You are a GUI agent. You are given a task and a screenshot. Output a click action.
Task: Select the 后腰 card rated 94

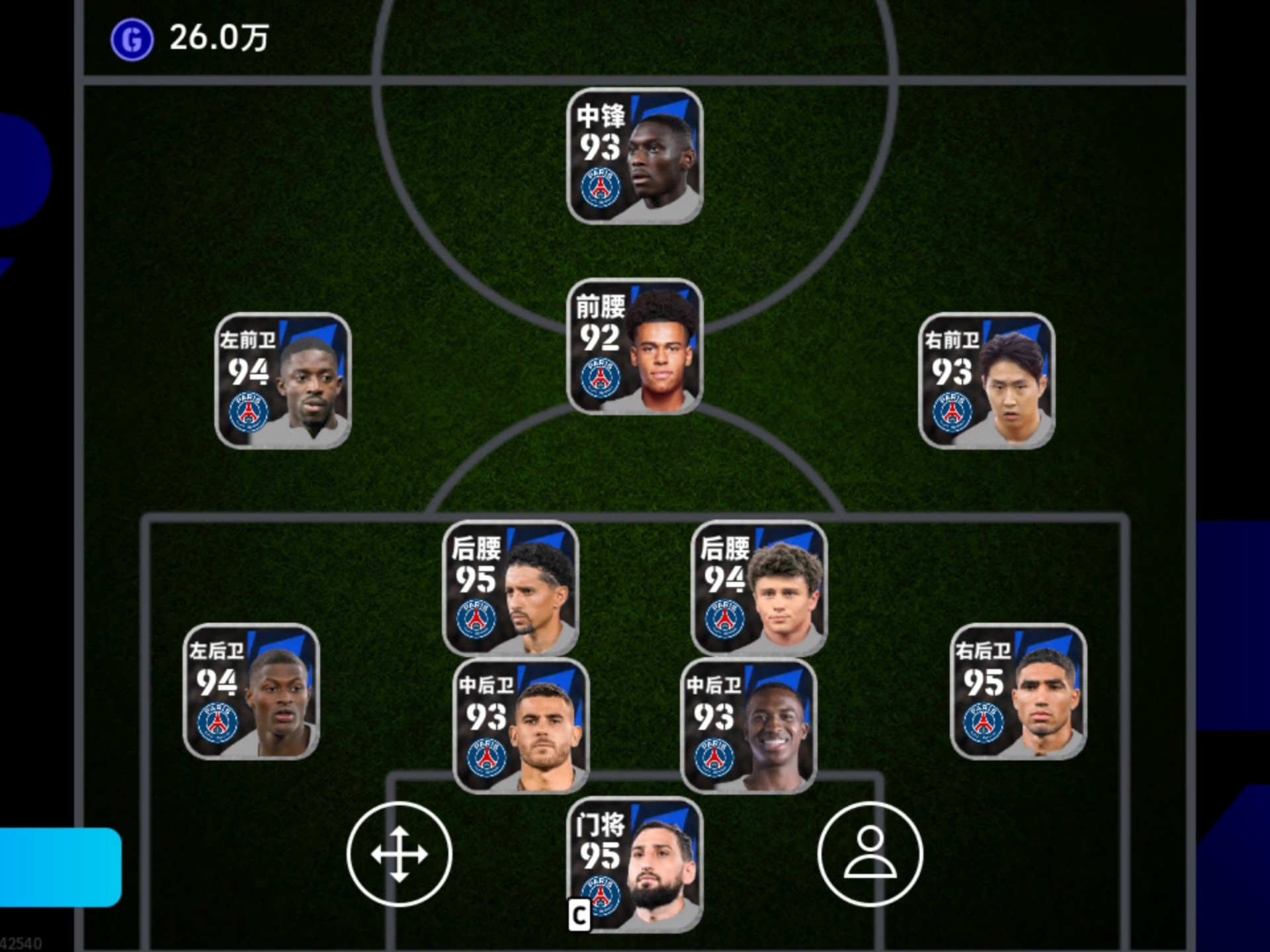pyautogui.click(x=759, y=587)
